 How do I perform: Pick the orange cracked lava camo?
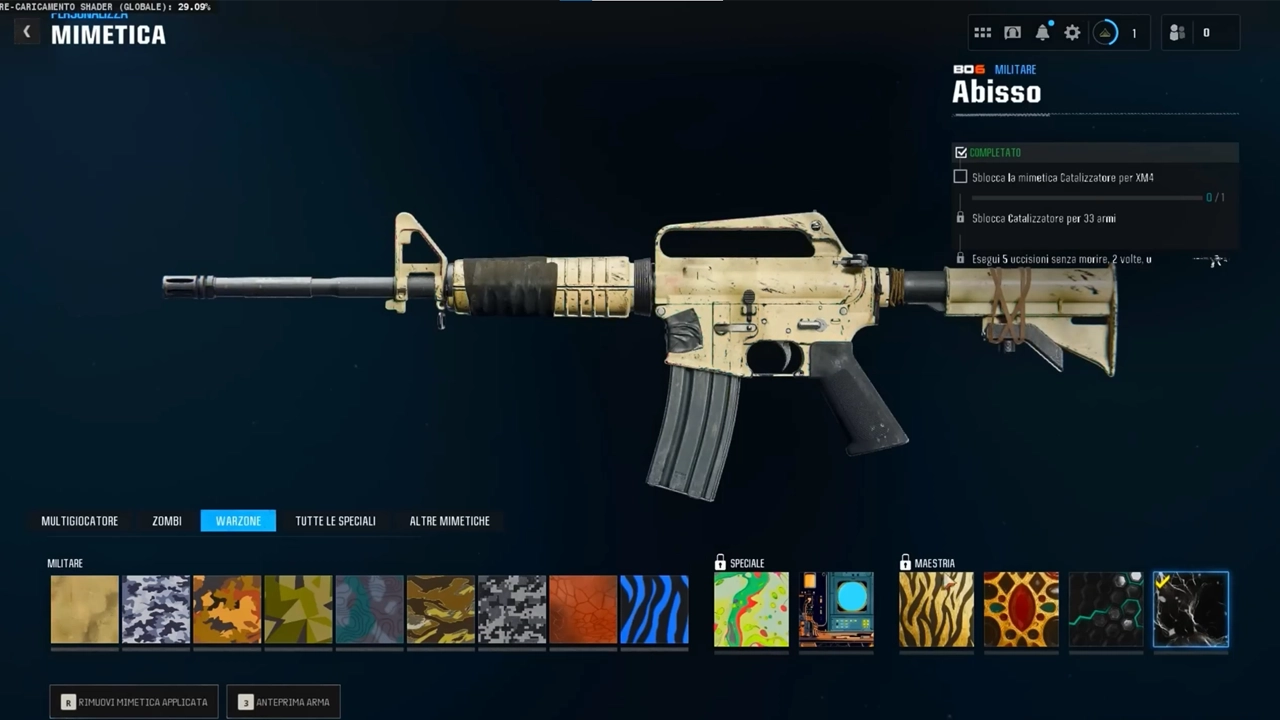click(583, 609)
